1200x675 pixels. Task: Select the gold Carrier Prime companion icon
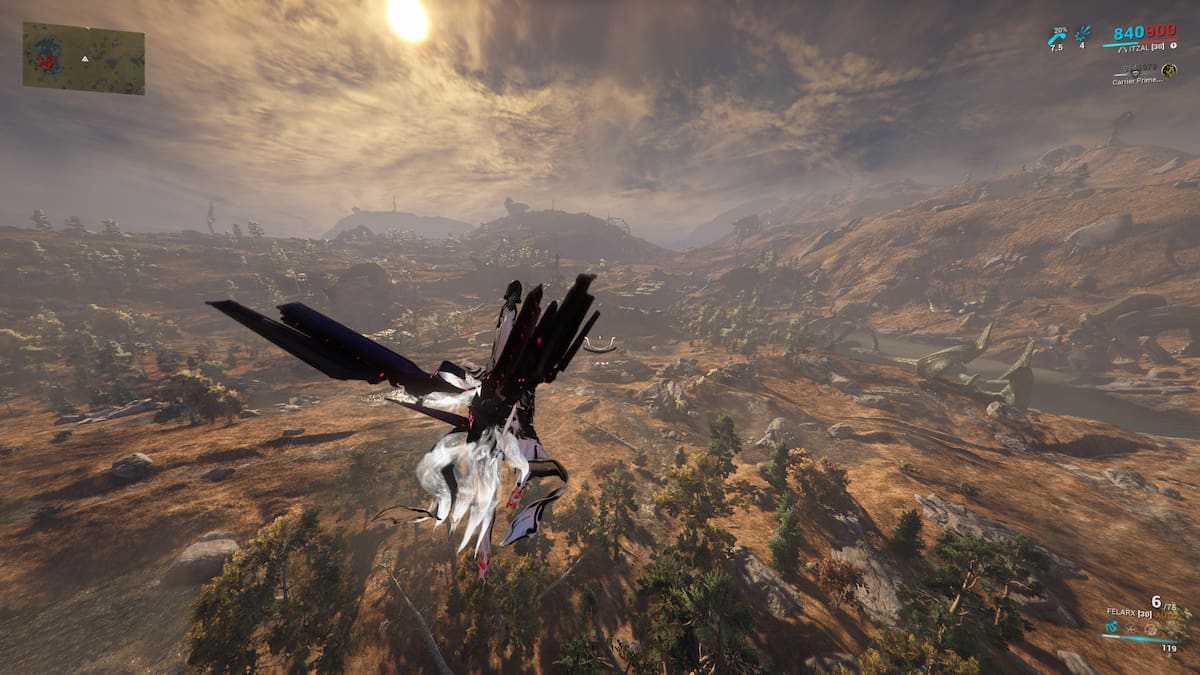1168,70
